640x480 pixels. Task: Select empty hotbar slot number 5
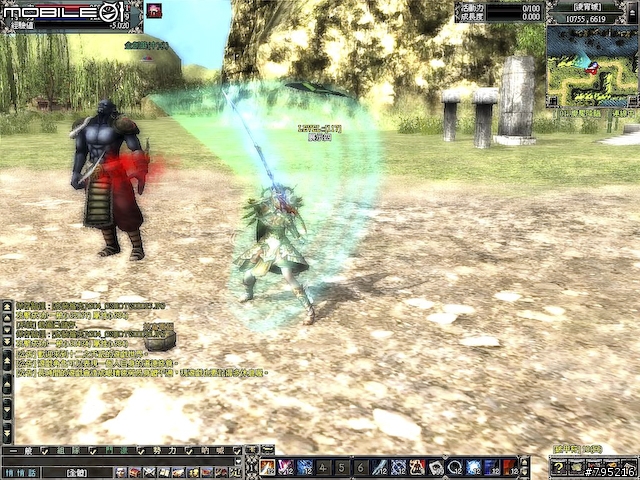click(x=342, y=467)
